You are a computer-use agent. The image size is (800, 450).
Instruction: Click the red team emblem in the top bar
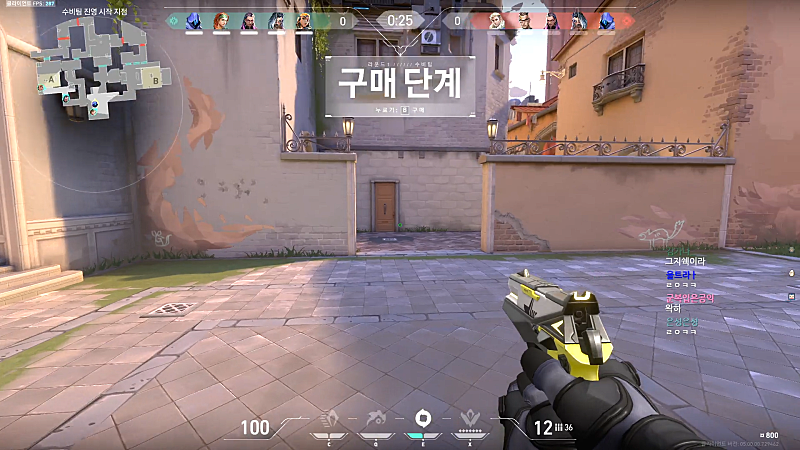point(628,20)
